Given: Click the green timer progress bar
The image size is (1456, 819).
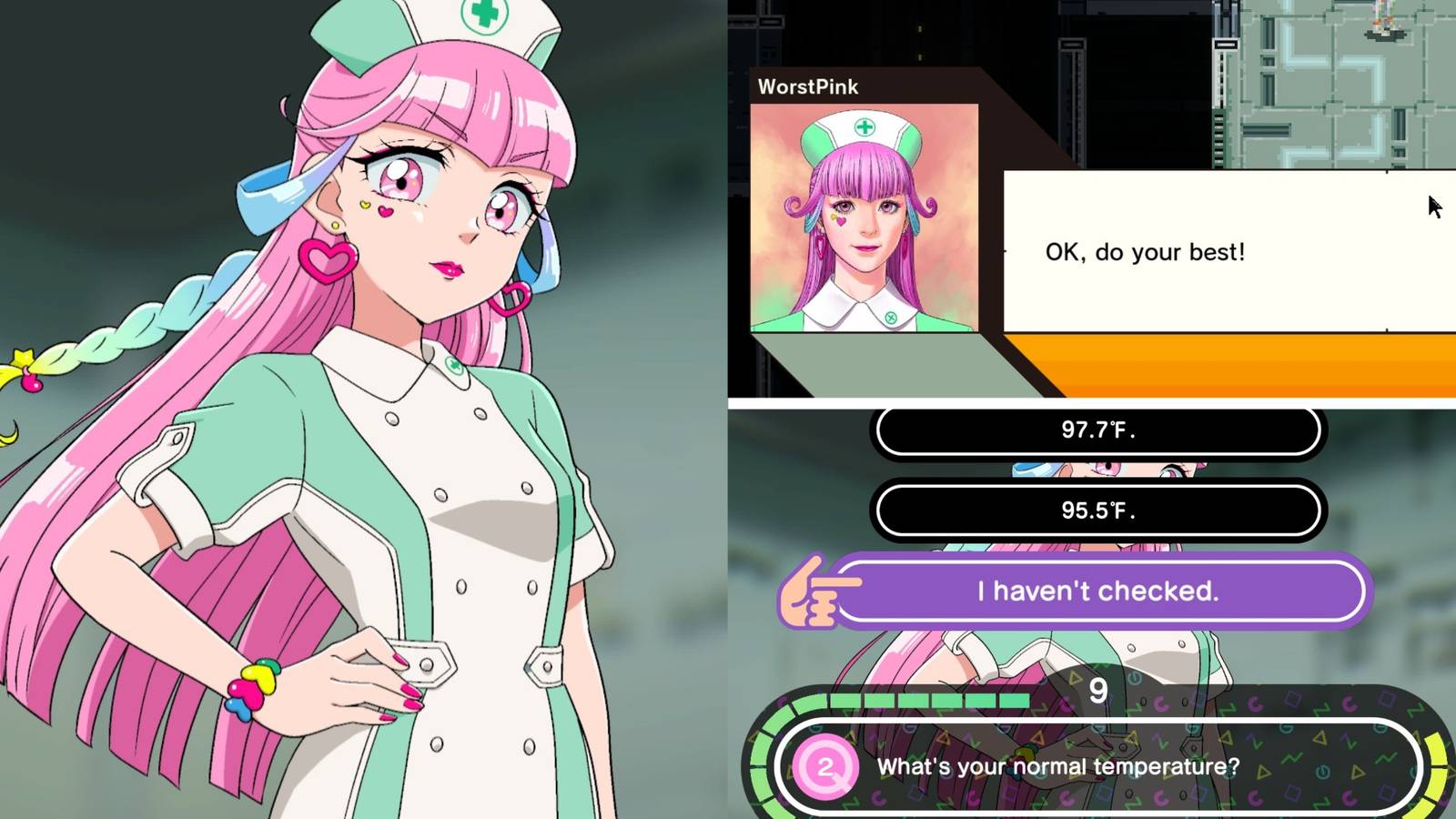Looking at the screenshot, I should pyautogui.click(x=910, y=700).
